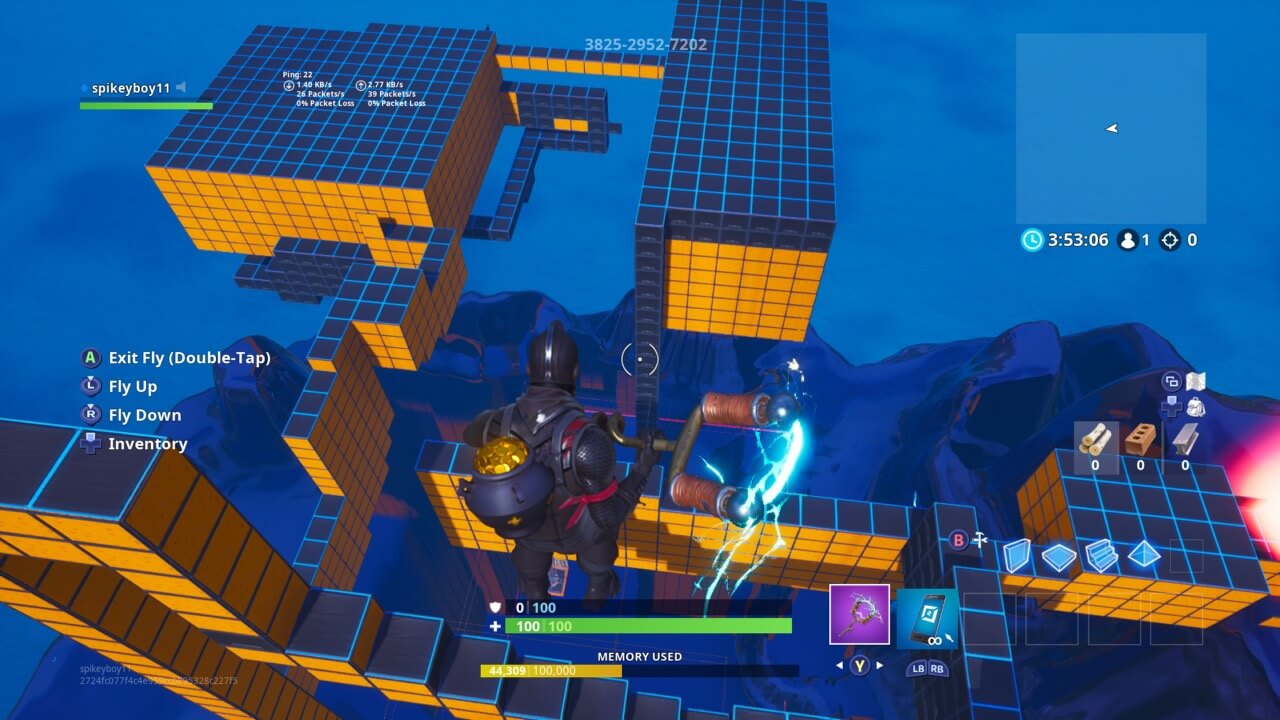This screenshot has height=720, width=1280.
Task: Expand the right hotbar arrow beside Y
Action: [x=878, y=665]
